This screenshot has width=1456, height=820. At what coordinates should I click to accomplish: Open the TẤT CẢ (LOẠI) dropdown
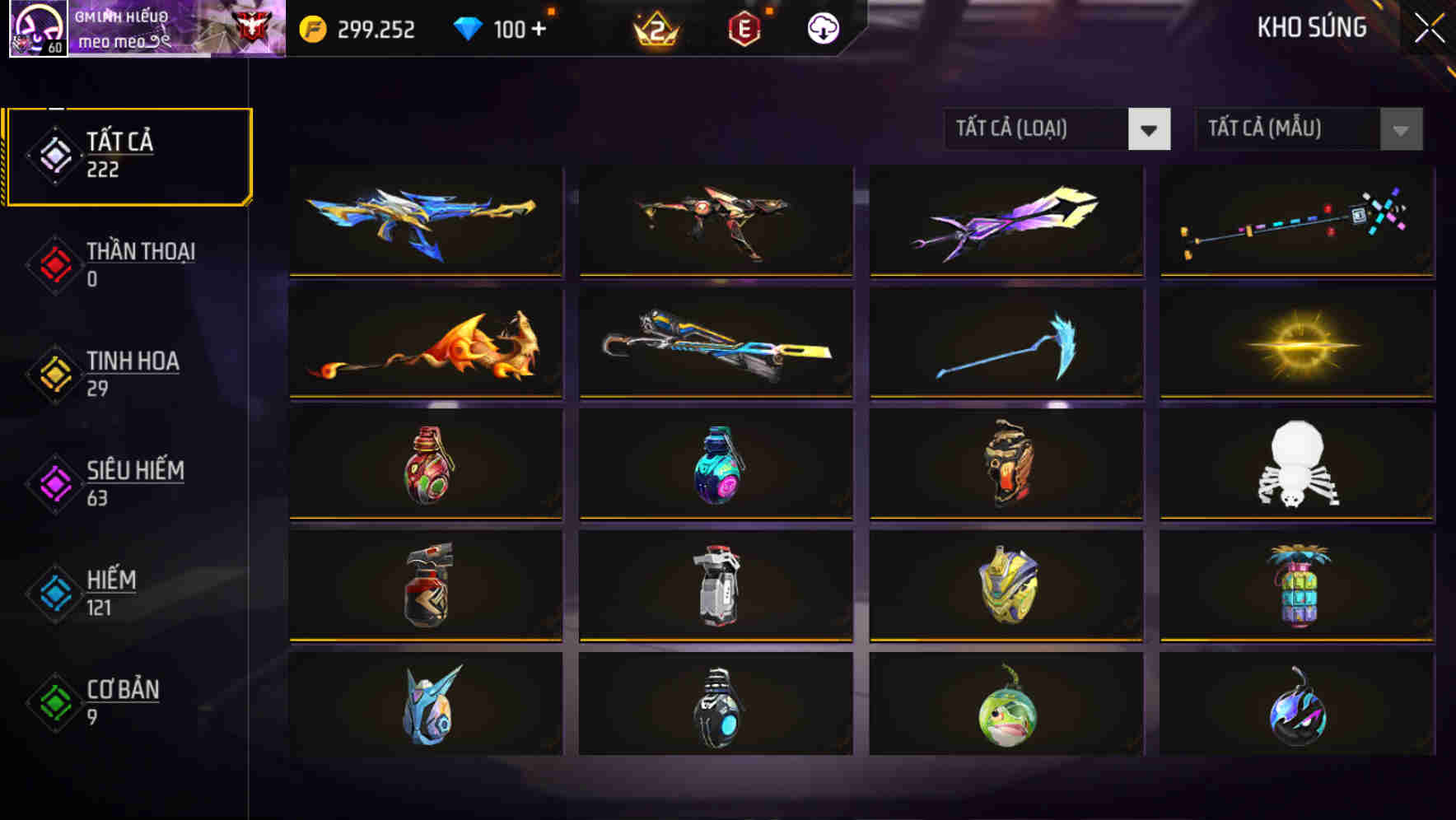point(1038,129)
